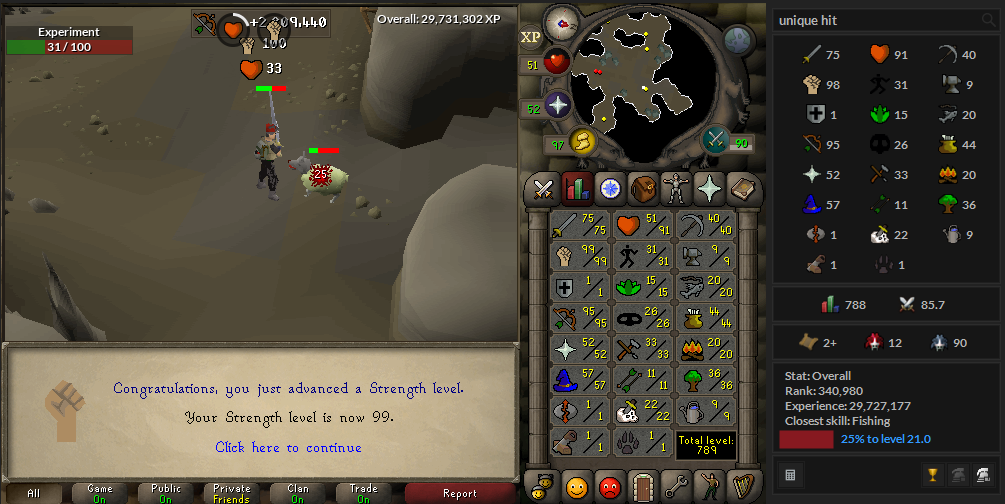Screen dimensions: 1005x504
Task: Select the Trade chat filter tab
Action: 363,493
